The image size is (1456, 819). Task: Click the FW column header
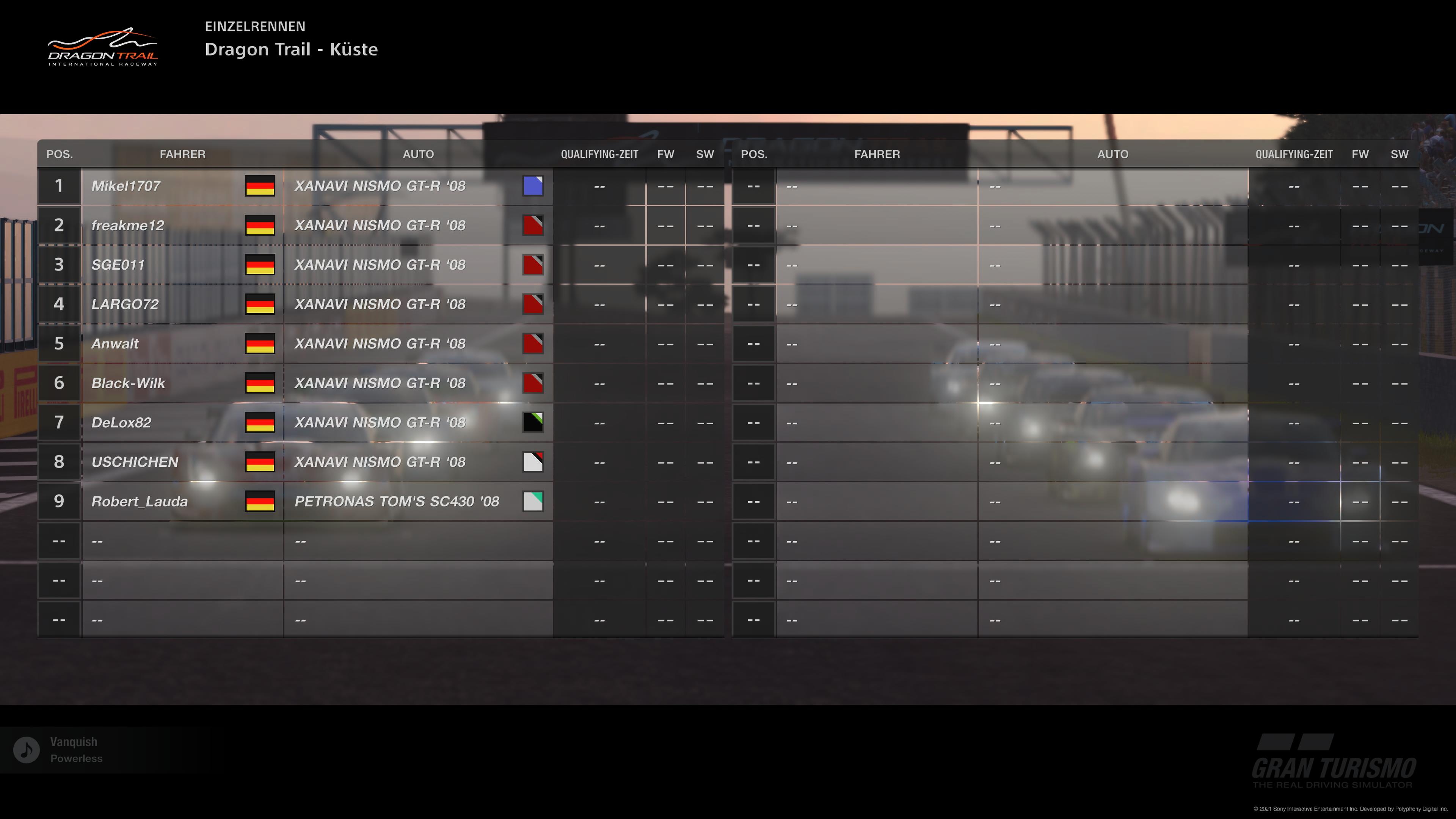pos(667,154)
